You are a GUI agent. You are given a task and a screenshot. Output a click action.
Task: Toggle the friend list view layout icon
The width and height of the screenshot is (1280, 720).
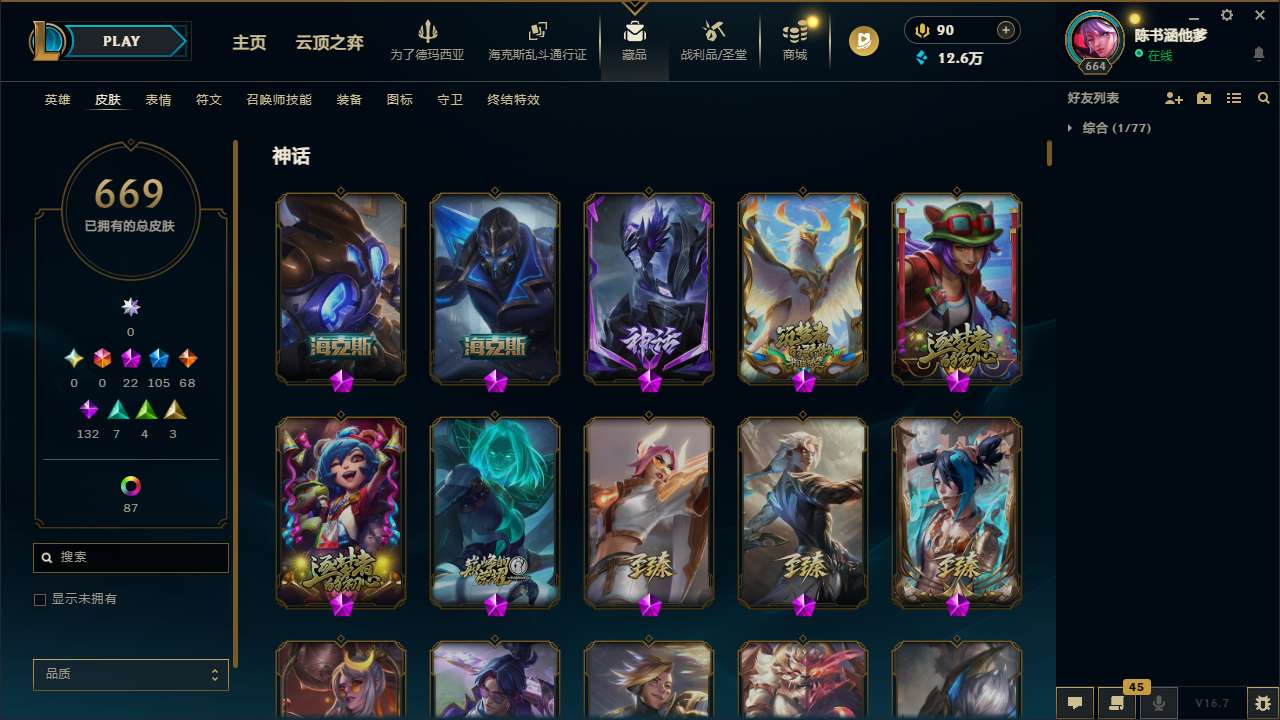pyautogui.click(x=1234, y=98)
